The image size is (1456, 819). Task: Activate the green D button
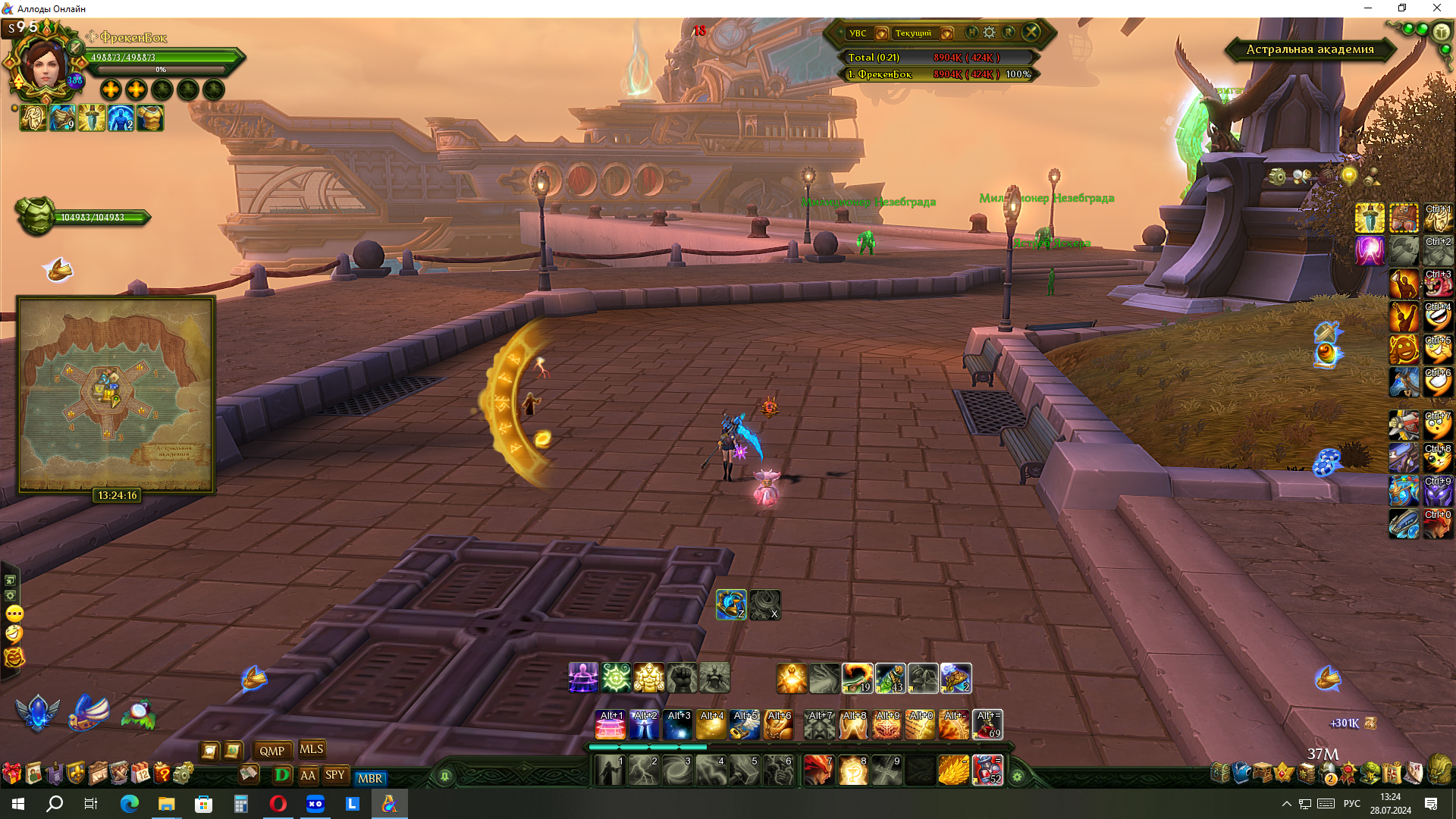coord(282,775)
